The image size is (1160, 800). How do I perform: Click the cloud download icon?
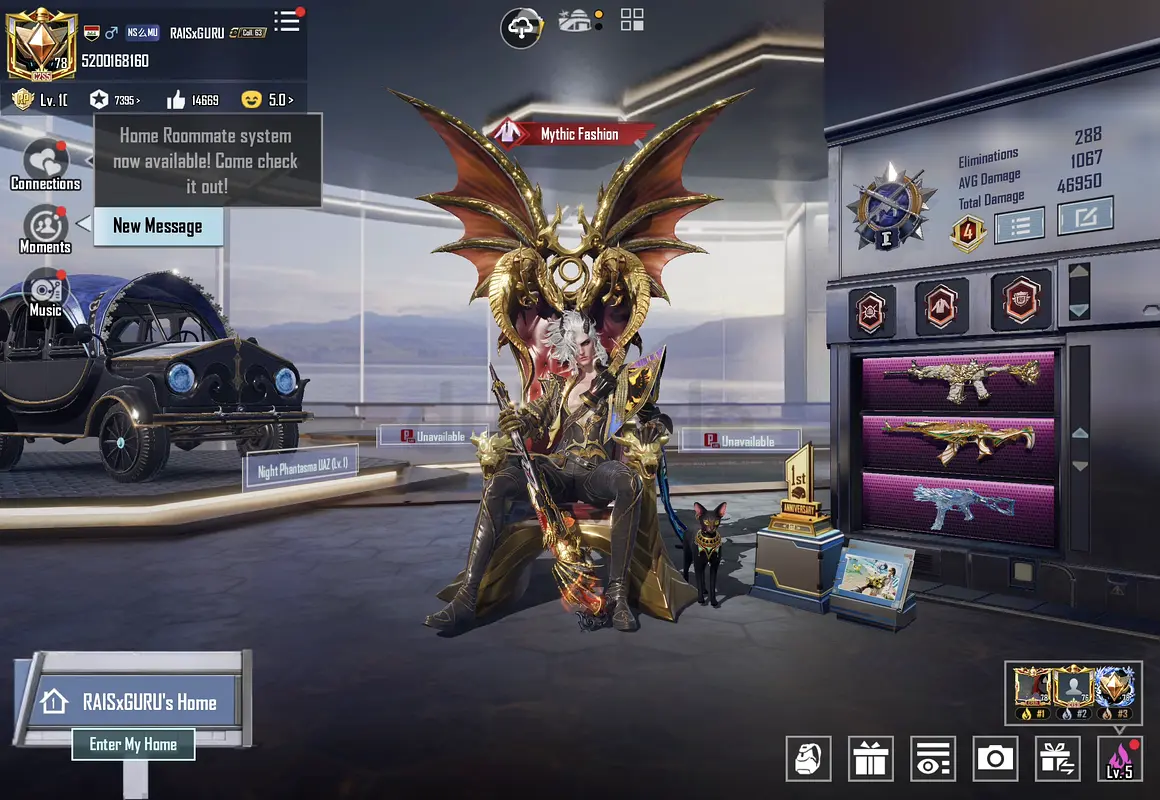521,27
